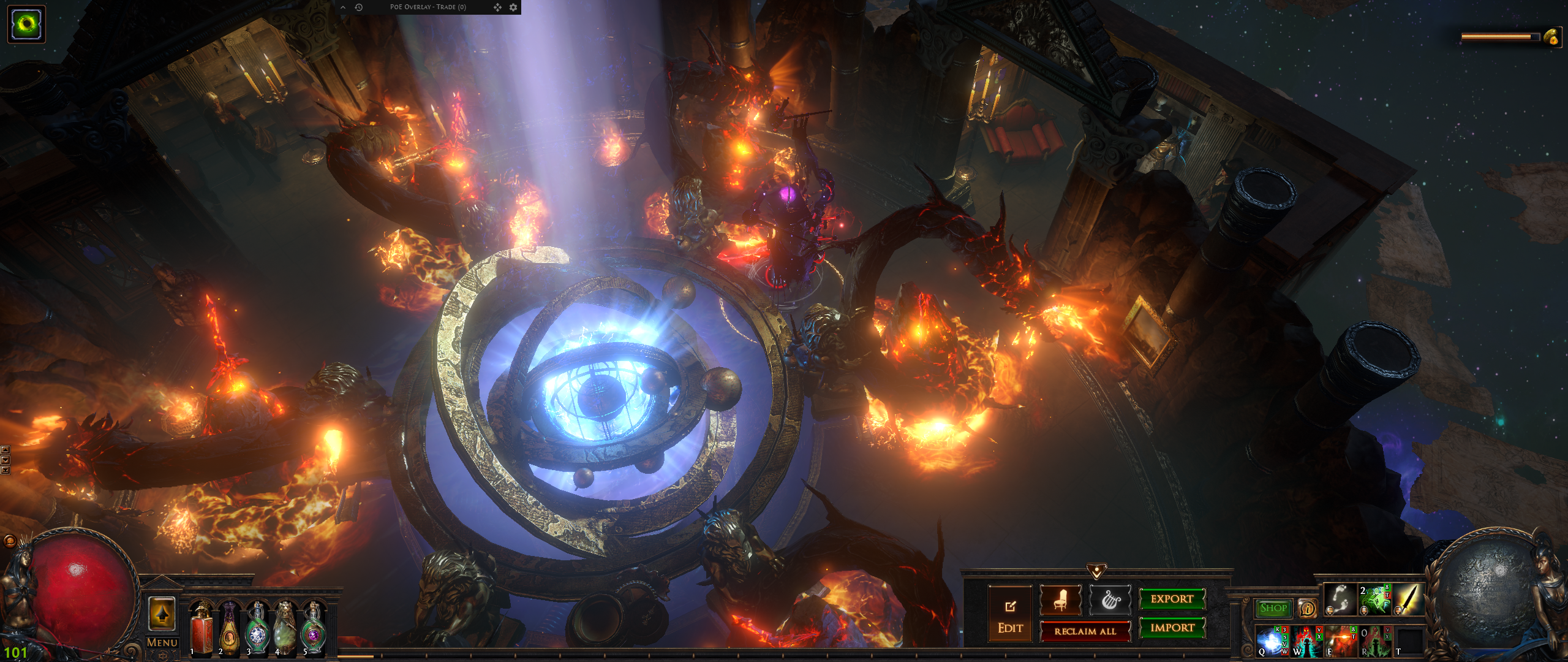Viewport: 1568px width, 662px height.
Task: Use the purple-gem flask in slot 5
Action: coord(313,628)
